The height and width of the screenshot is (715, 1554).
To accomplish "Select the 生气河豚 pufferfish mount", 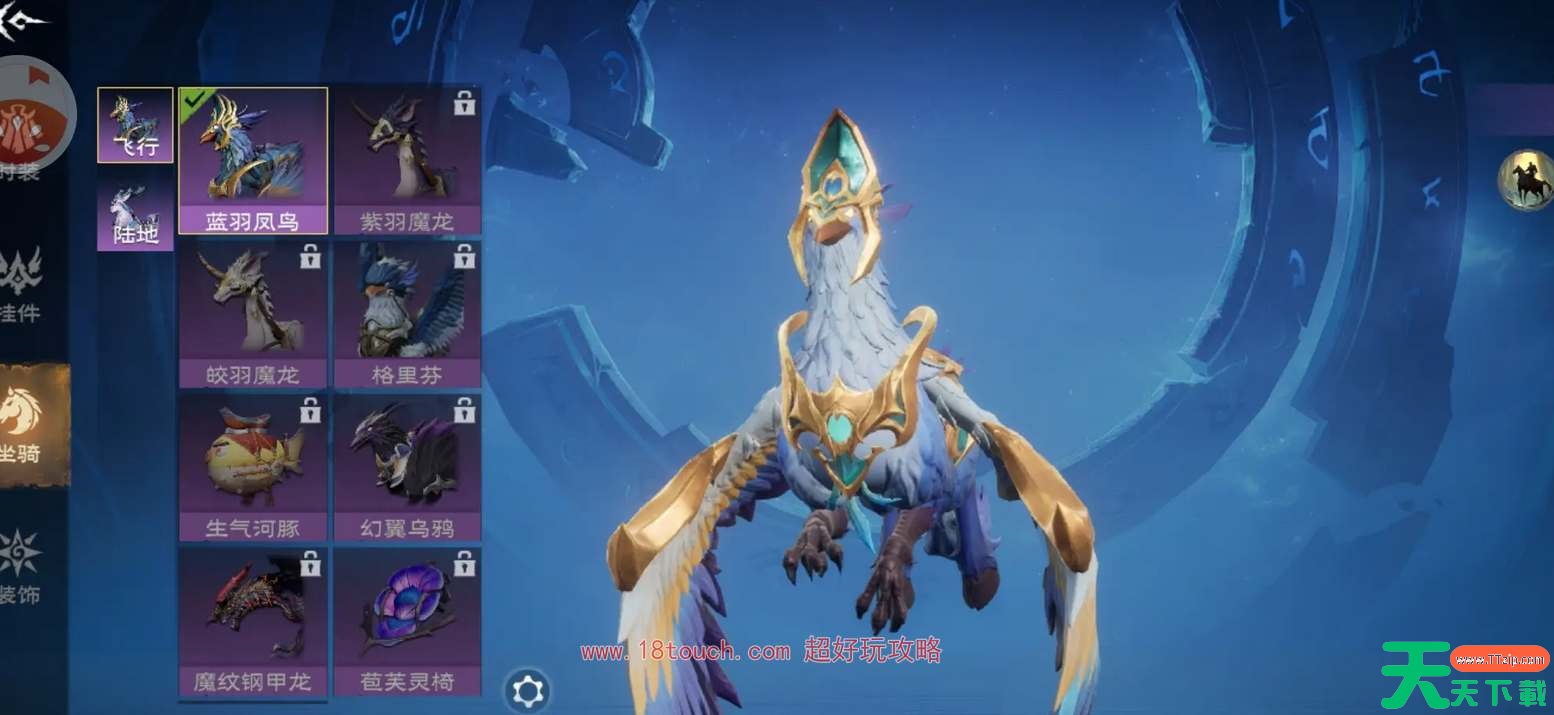I will coord(253,468).
